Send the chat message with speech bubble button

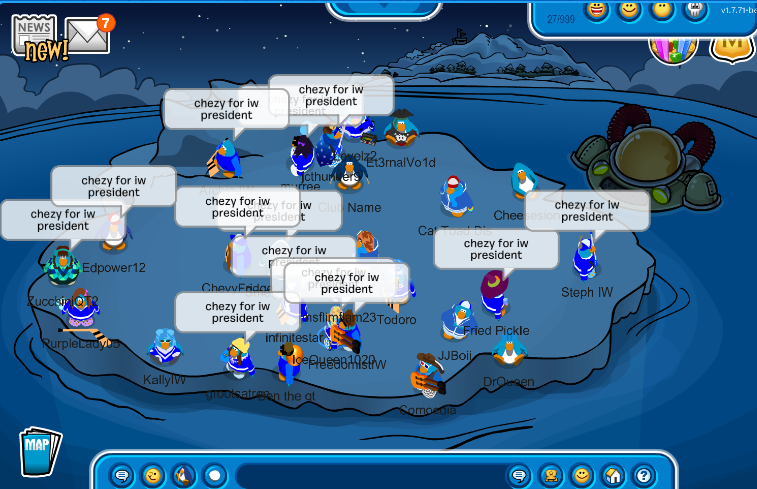tap(518, 475)
